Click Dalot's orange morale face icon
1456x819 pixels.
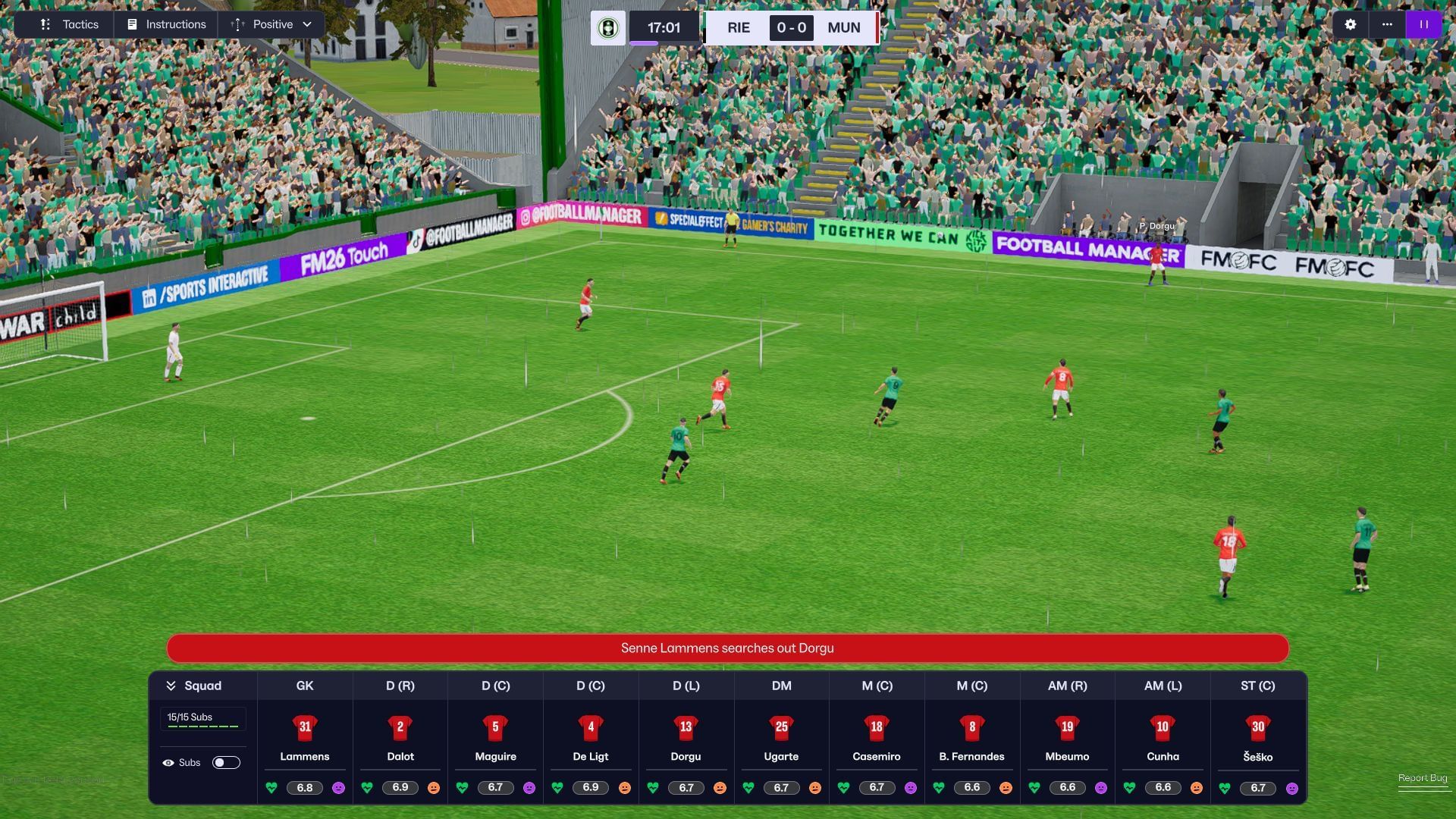point(435,788)
